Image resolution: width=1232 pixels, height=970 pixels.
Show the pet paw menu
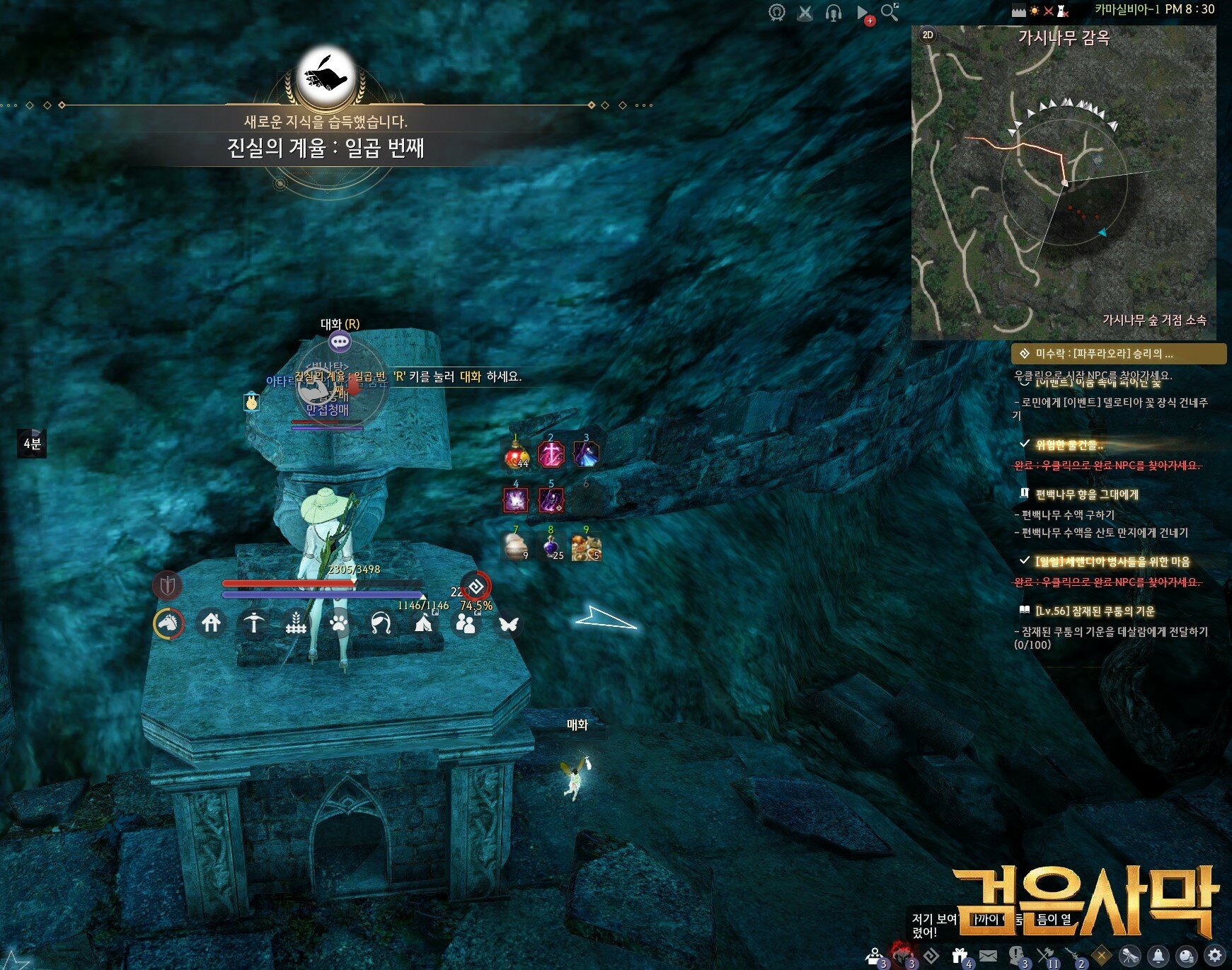click(x=339, y=623)
